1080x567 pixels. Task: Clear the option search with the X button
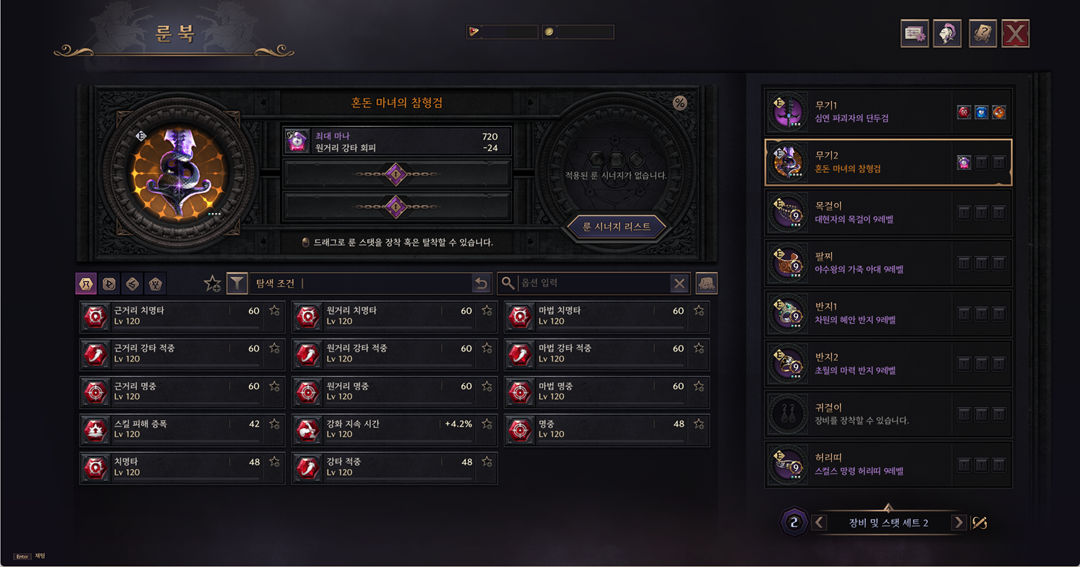tap(679, 284)
